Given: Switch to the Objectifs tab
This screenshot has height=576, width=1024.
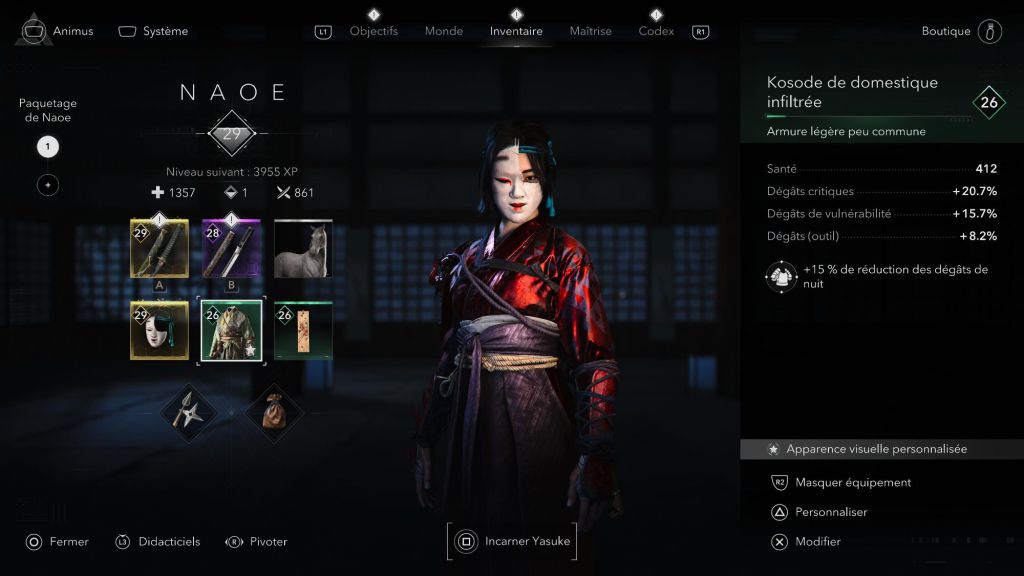Looking at the screenshot, I should [x=374, y=31].
